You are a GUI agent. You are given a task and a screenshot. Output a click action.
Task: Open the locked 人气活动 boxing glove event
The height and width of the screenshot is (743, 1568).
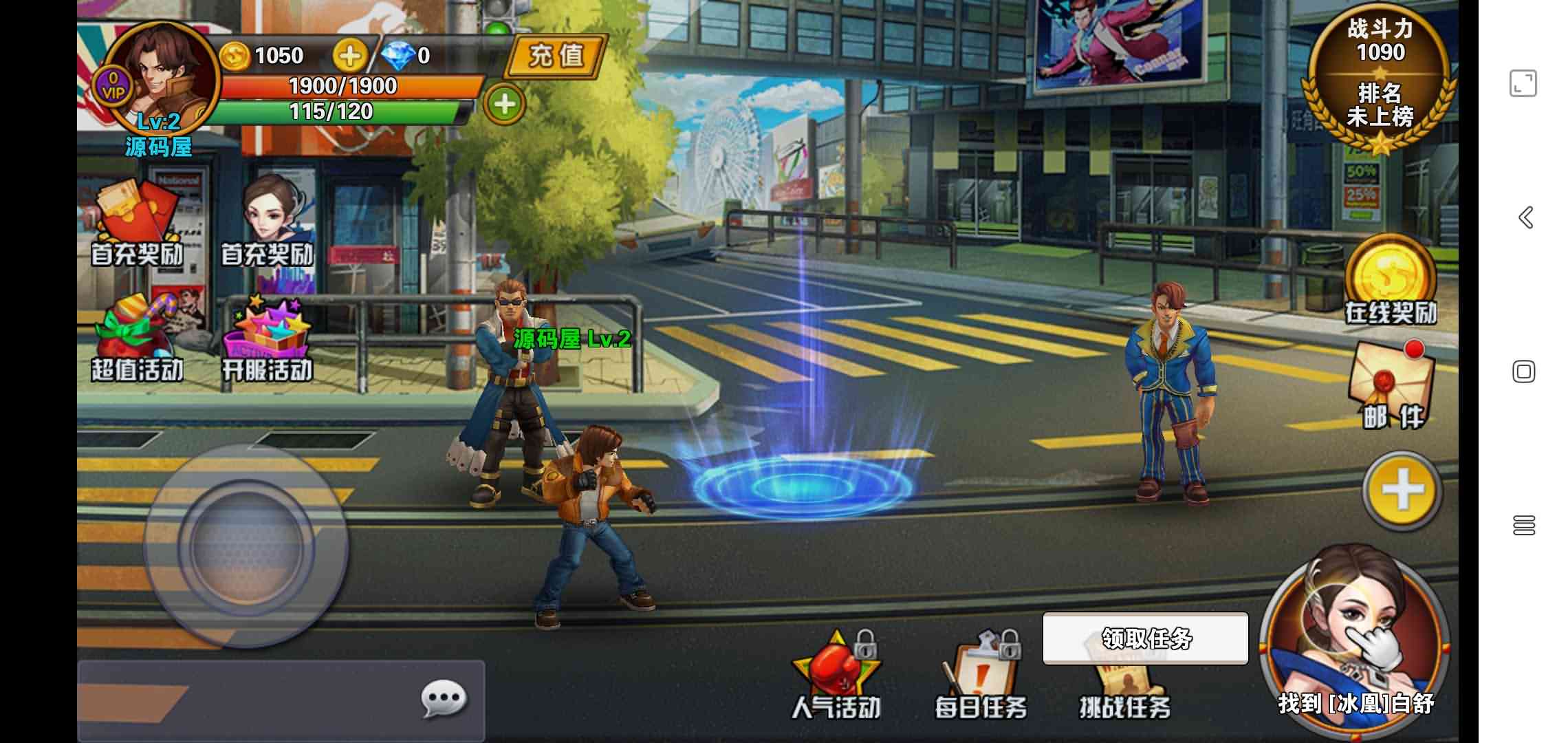[x=836, y=678]
